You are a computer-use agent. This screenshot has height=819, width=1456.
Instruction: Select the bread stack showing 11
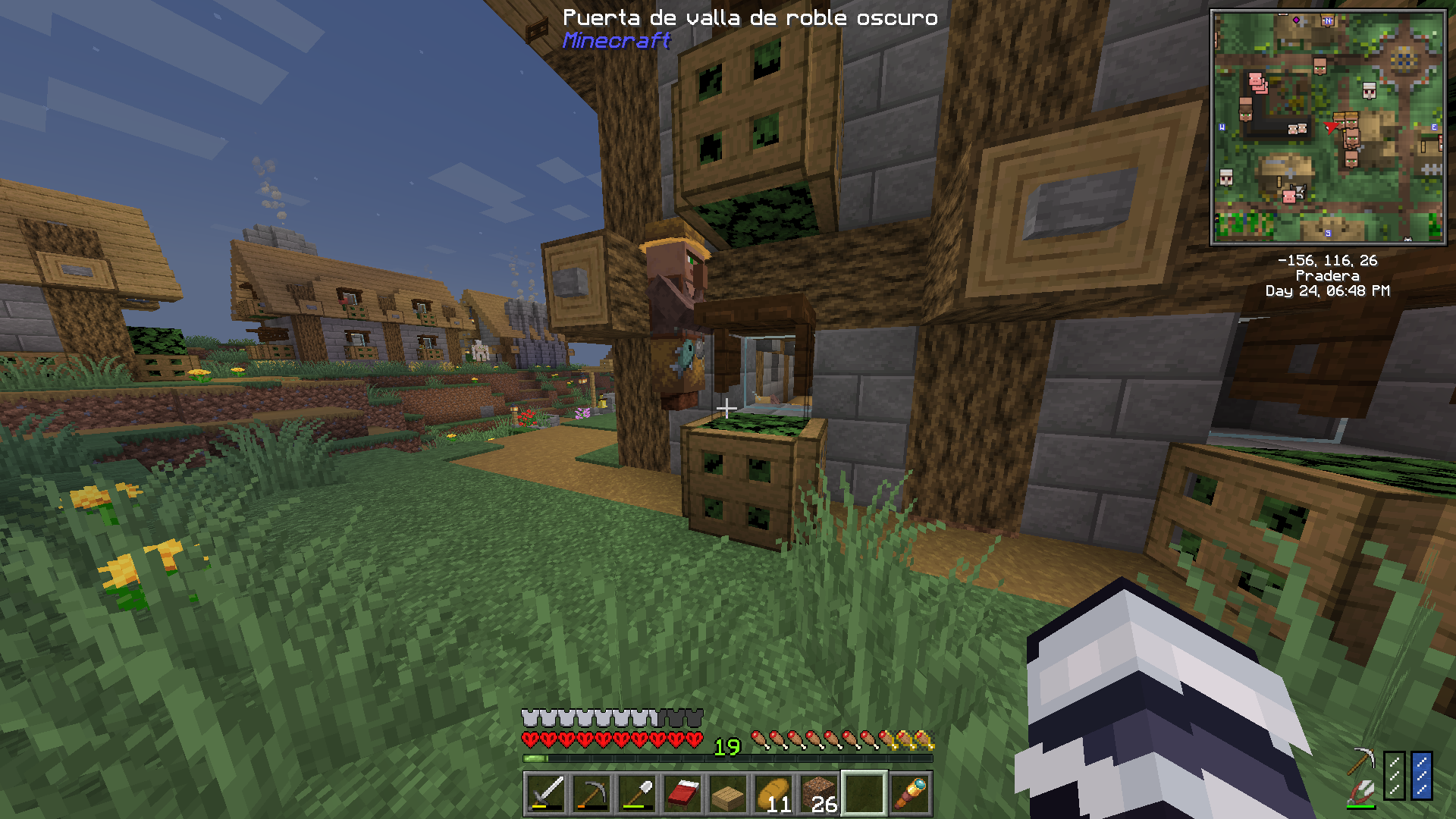click(x=773, y=794)
